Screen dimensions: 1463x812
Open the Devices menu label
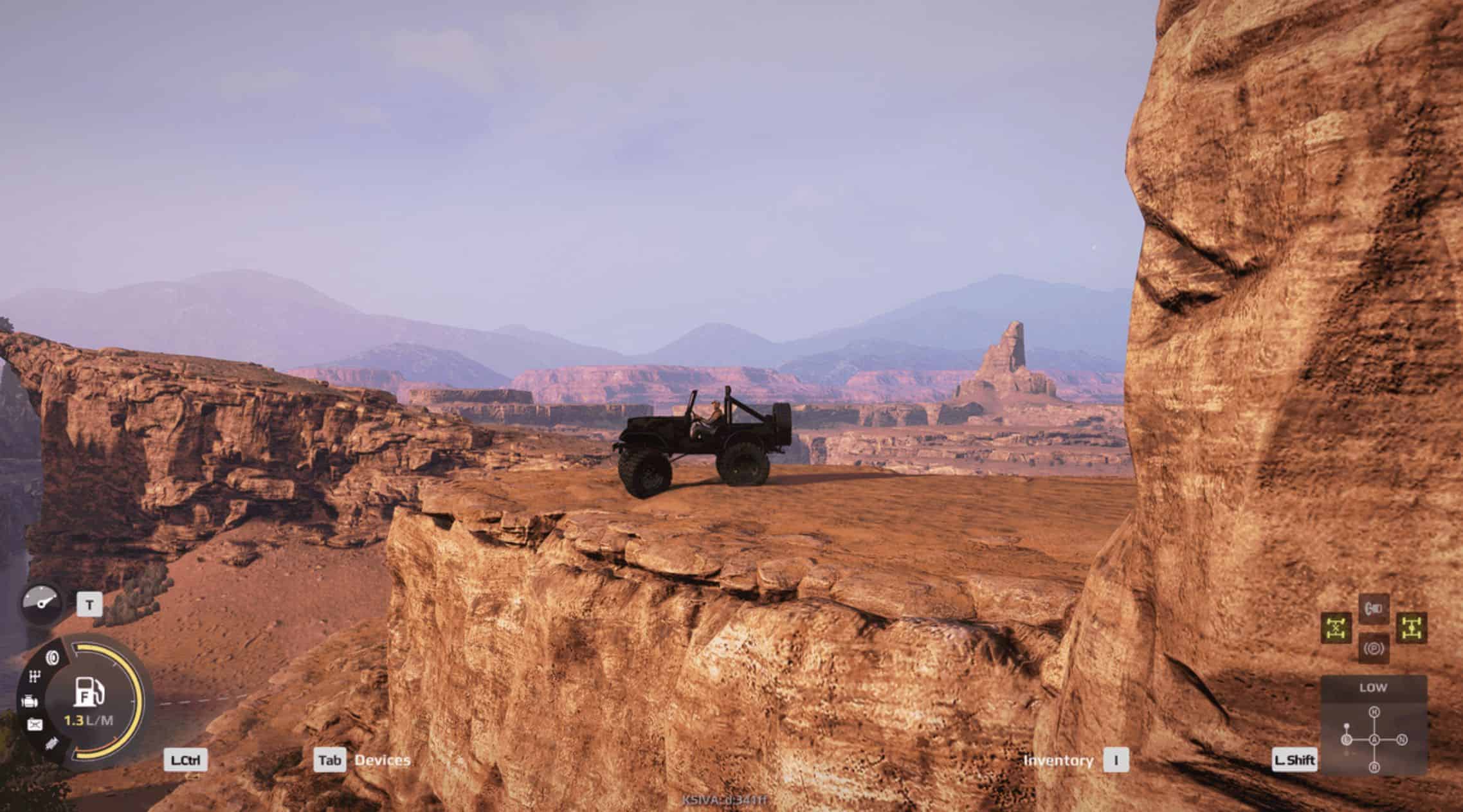click(383, 760)
